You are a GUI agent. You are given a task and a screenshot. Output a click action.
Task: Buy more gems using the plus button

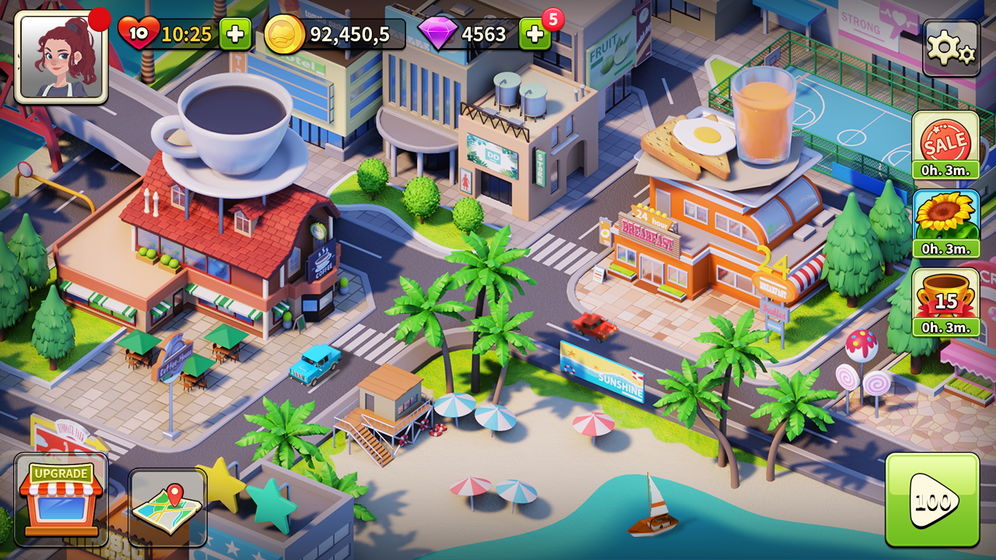click(x=535, y=34)
